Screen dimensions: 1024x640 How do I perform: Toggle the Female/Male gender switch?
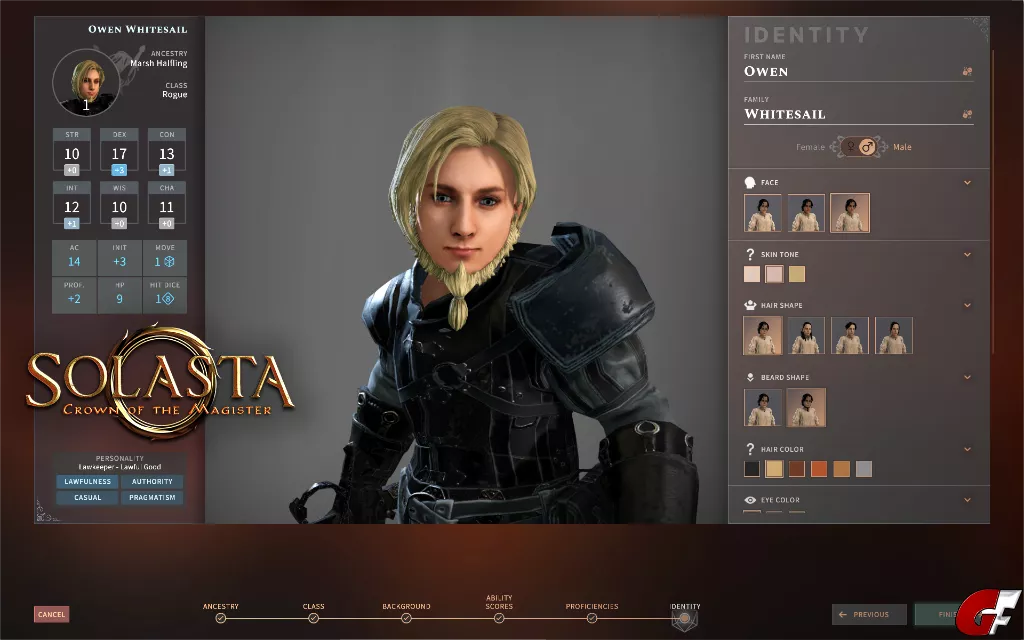click(x=857, y=147)
